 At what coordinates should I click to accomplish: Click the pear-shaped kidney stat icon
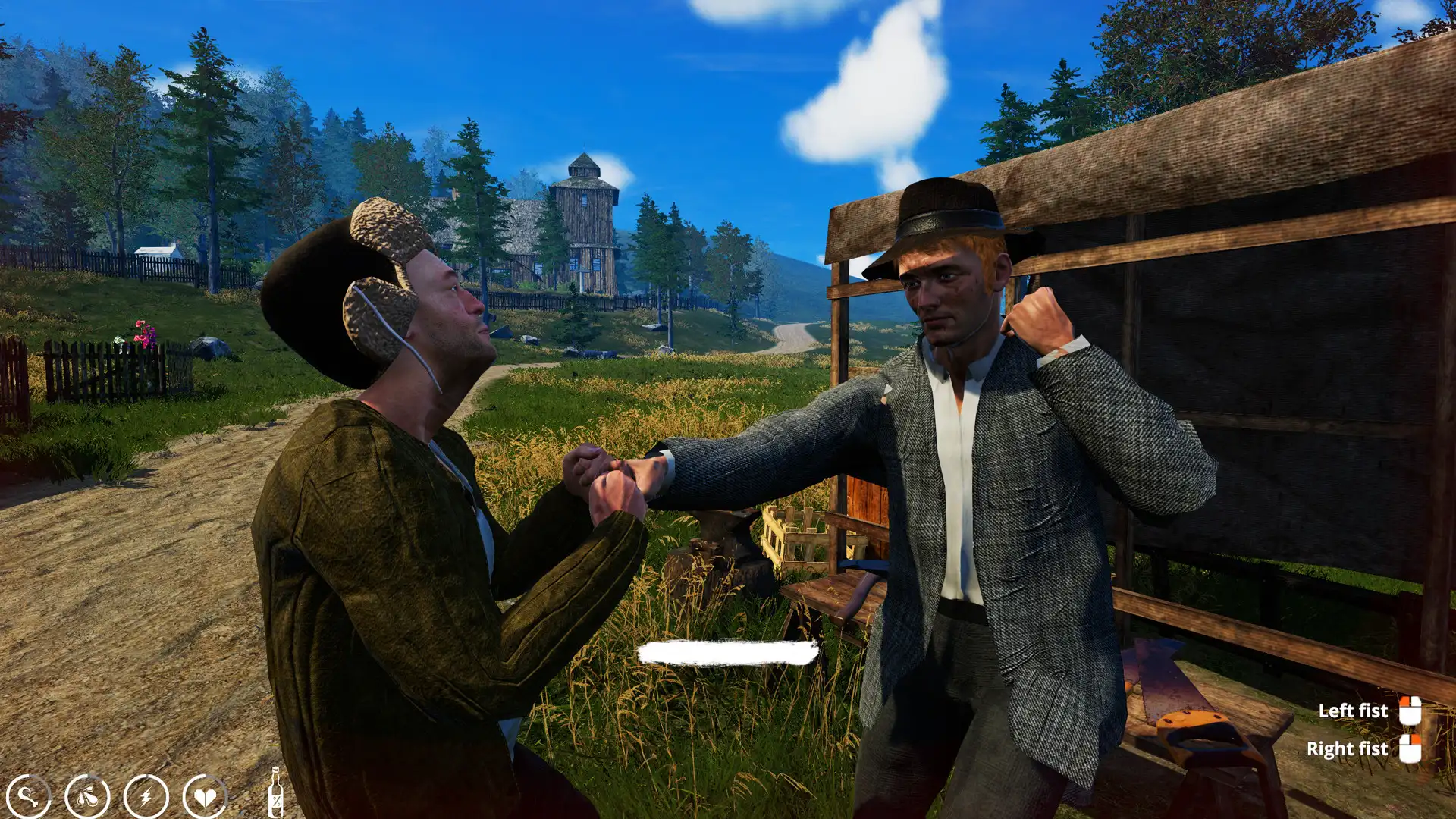click(86, 796)
